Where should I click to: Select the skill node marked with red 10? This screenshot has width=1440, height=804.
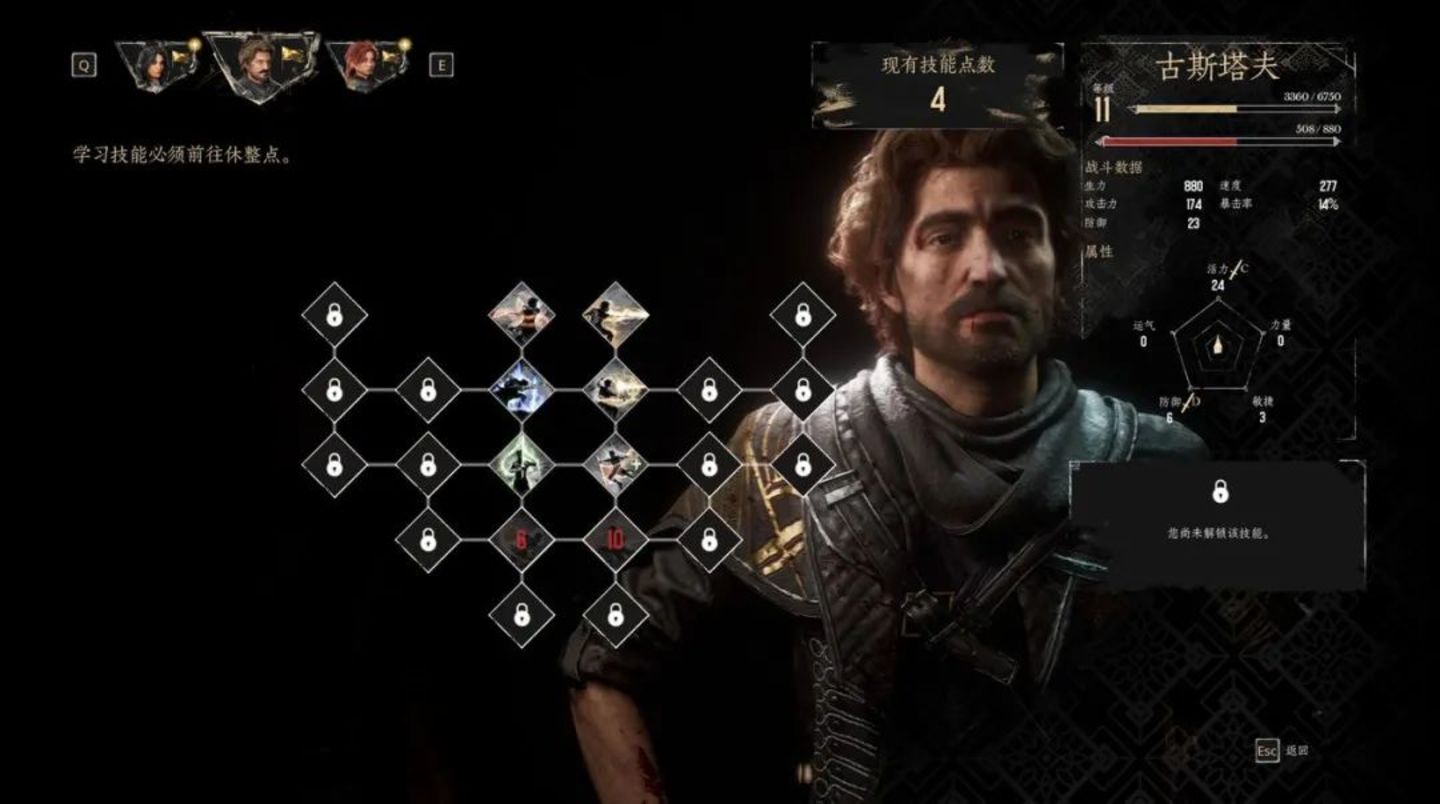615,540
